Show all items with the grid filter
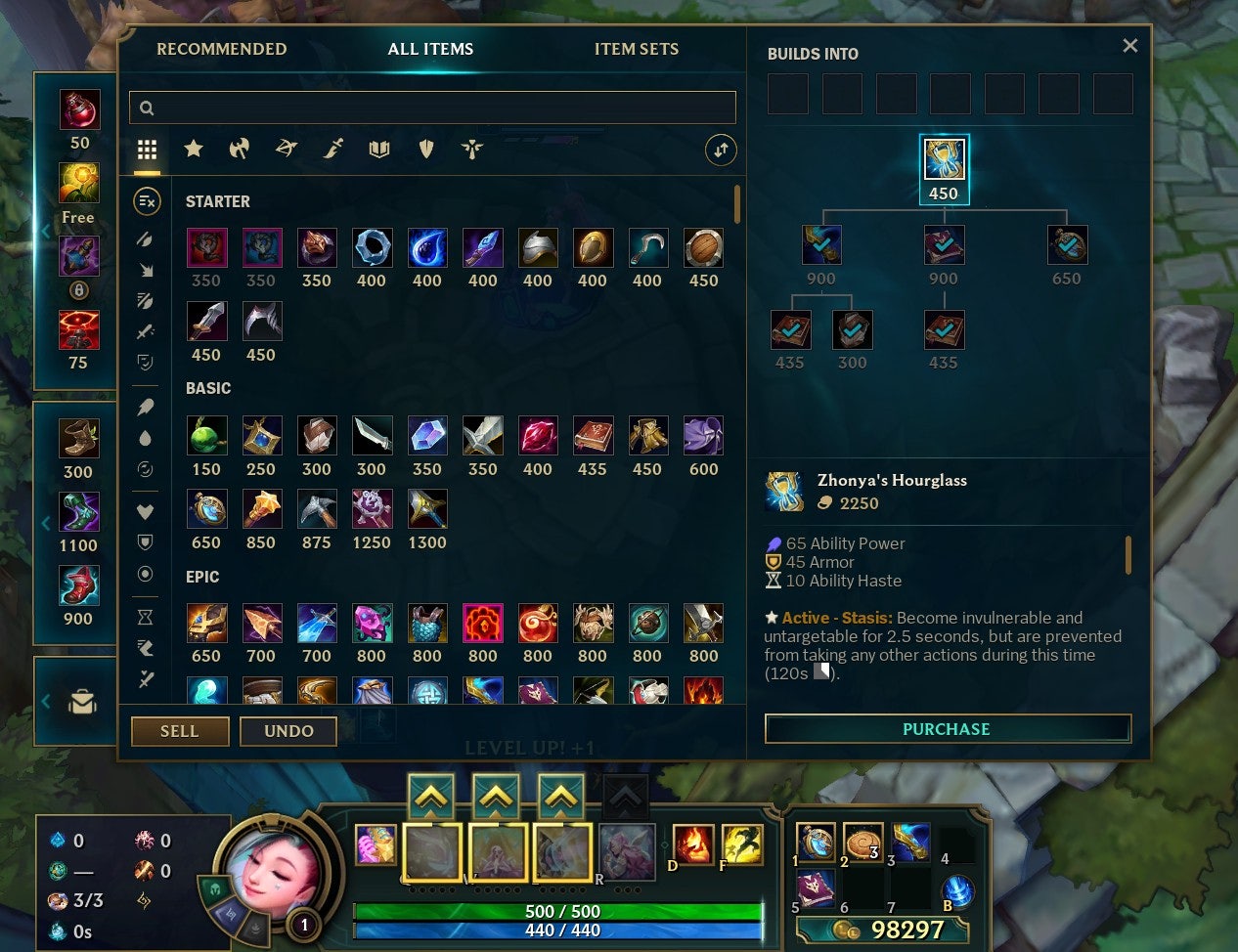 point(147,149)
